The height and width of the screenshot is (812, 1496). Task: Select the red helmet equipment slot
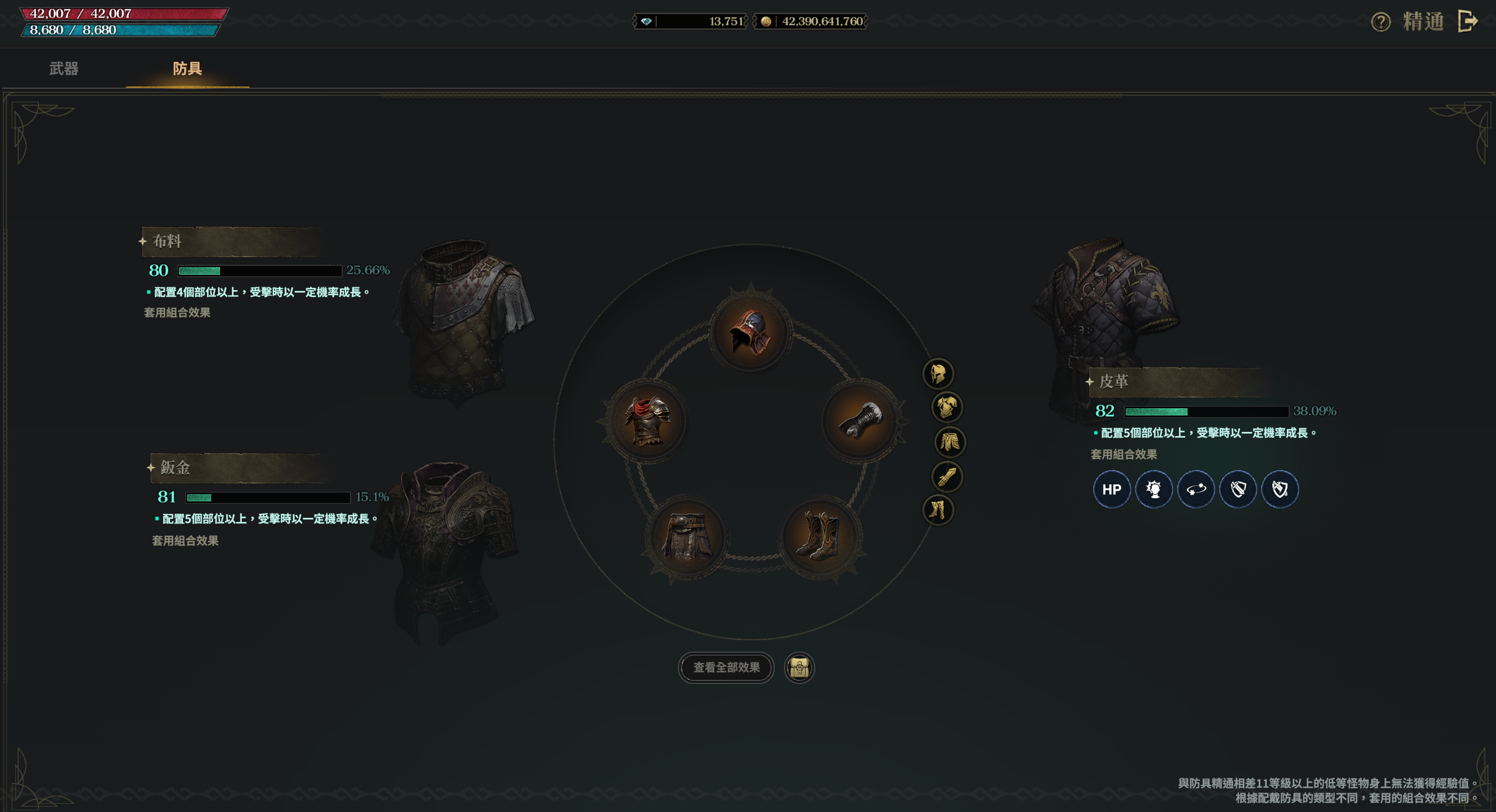click(x=750, y=333)
